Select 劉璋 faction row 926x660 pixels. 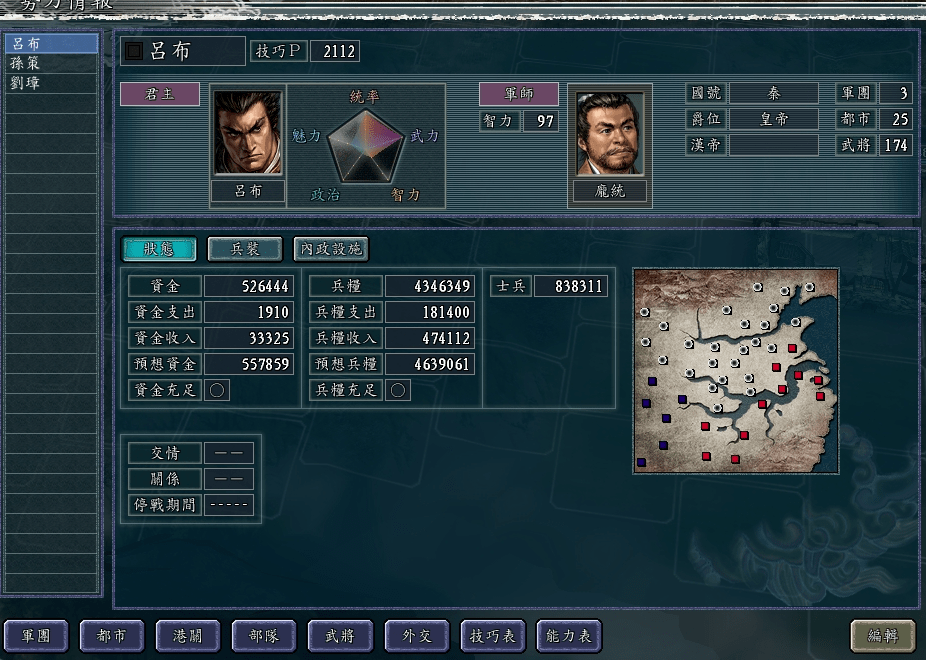[51, 83]
